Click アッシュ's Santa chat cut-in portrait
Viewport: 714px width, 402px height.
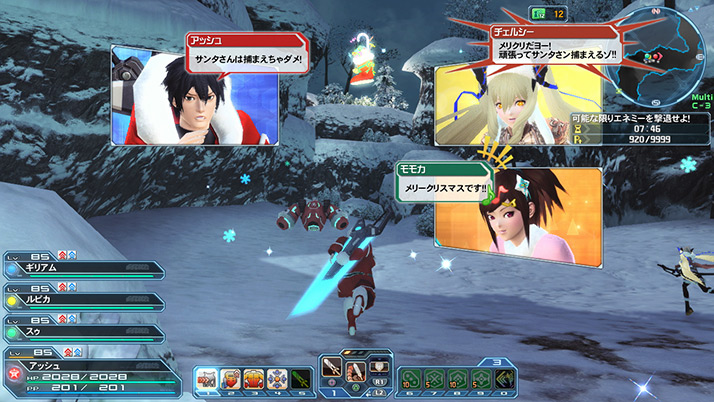click(180, 95)
